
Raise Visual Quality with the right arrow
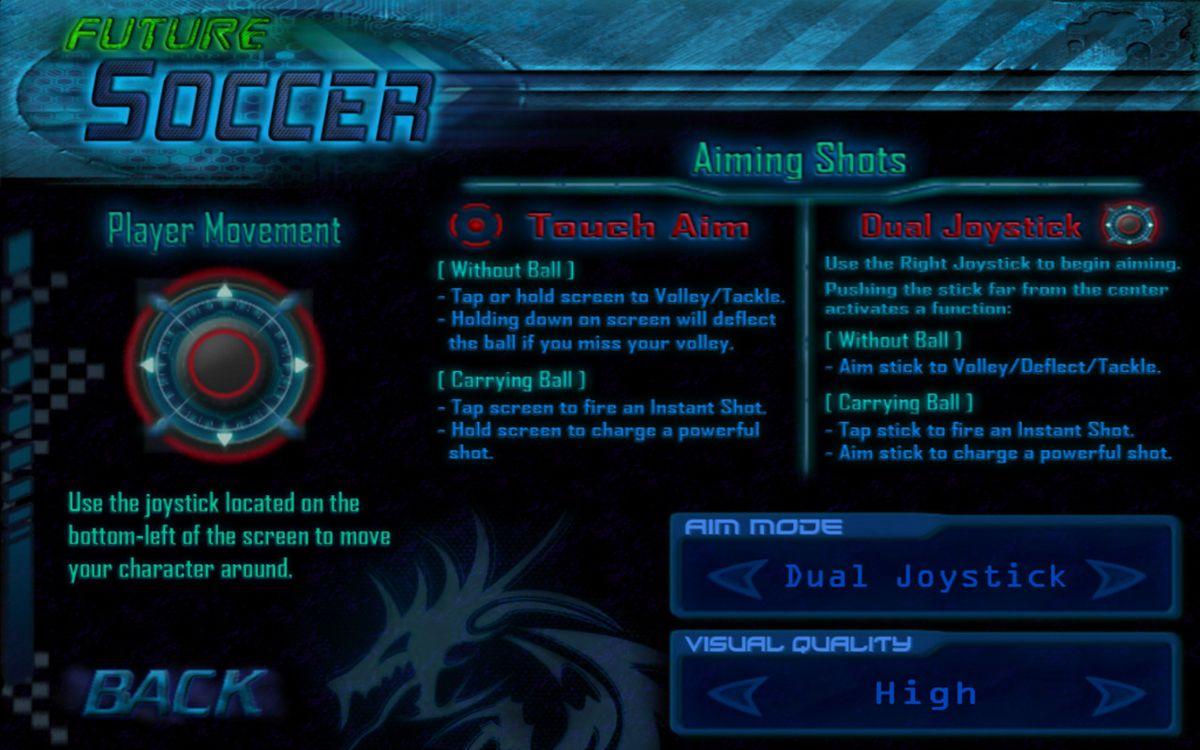(1114, 693)
